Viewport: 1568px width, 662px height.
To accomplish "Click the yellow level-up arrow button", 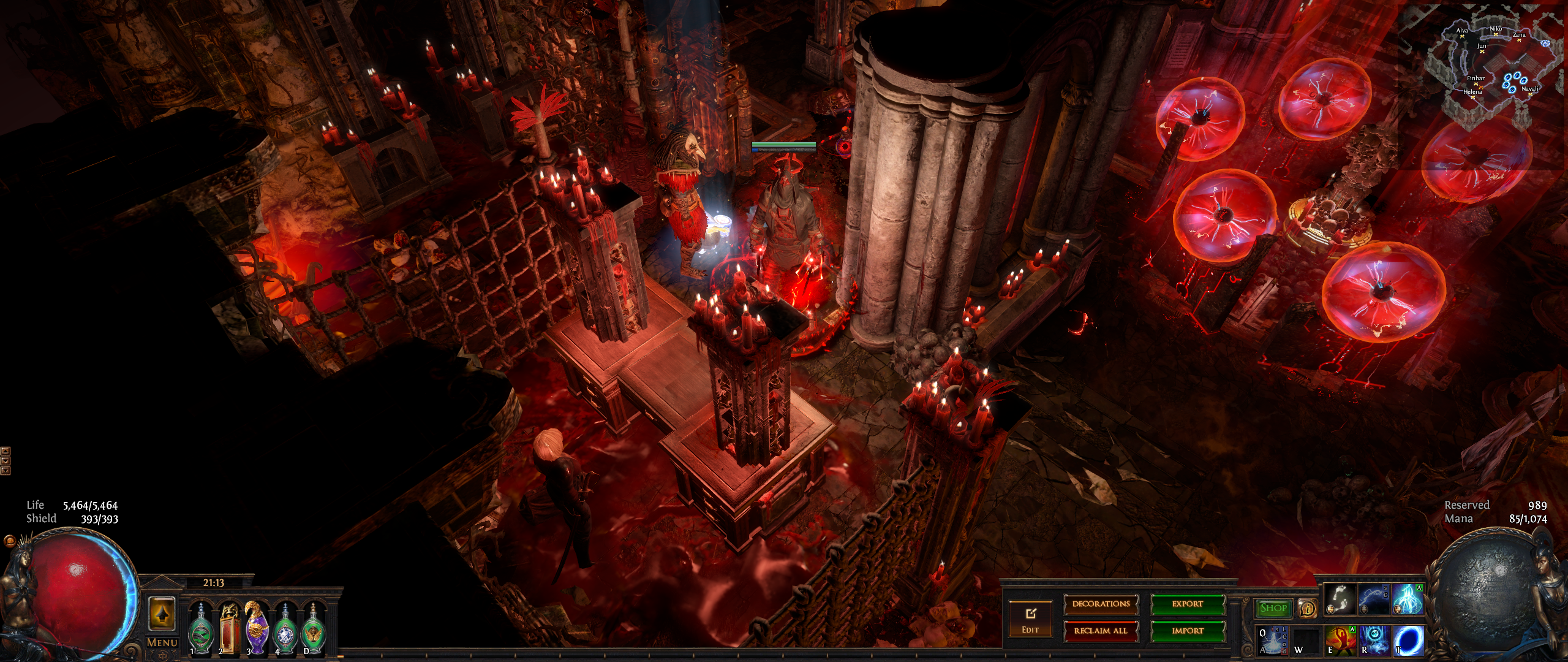I will 162,613.
